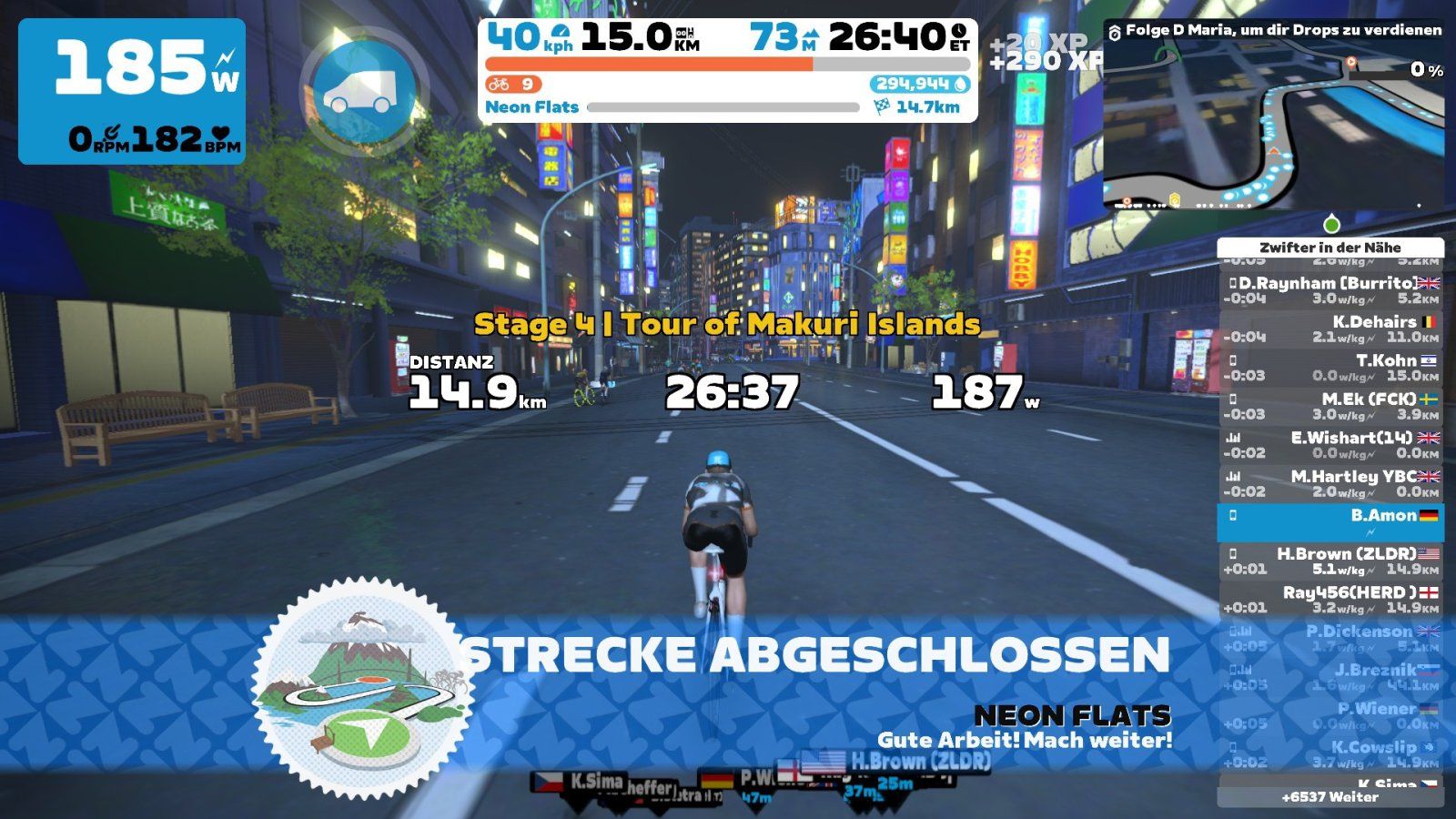The image size is (1456, 819).
Task: Click the highlighted B.Amon rider row
Action: click(x=1330, y=521)
